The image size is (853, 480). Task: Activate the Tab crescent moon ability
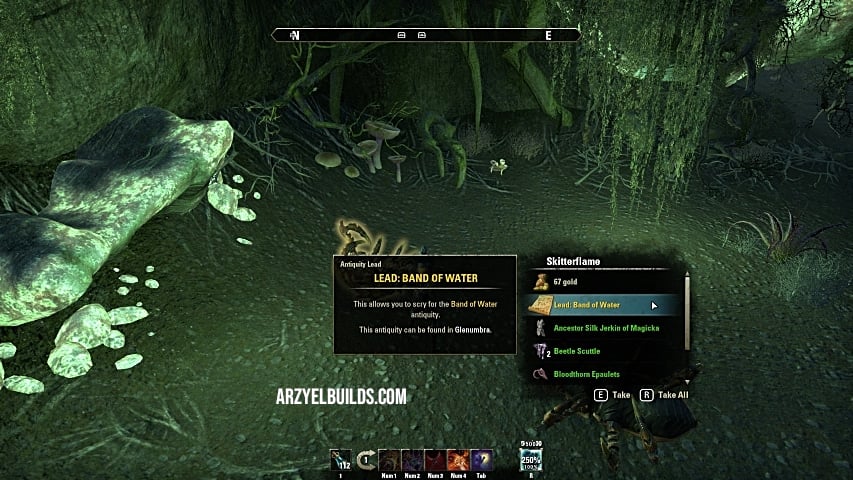tap(481, 461)
